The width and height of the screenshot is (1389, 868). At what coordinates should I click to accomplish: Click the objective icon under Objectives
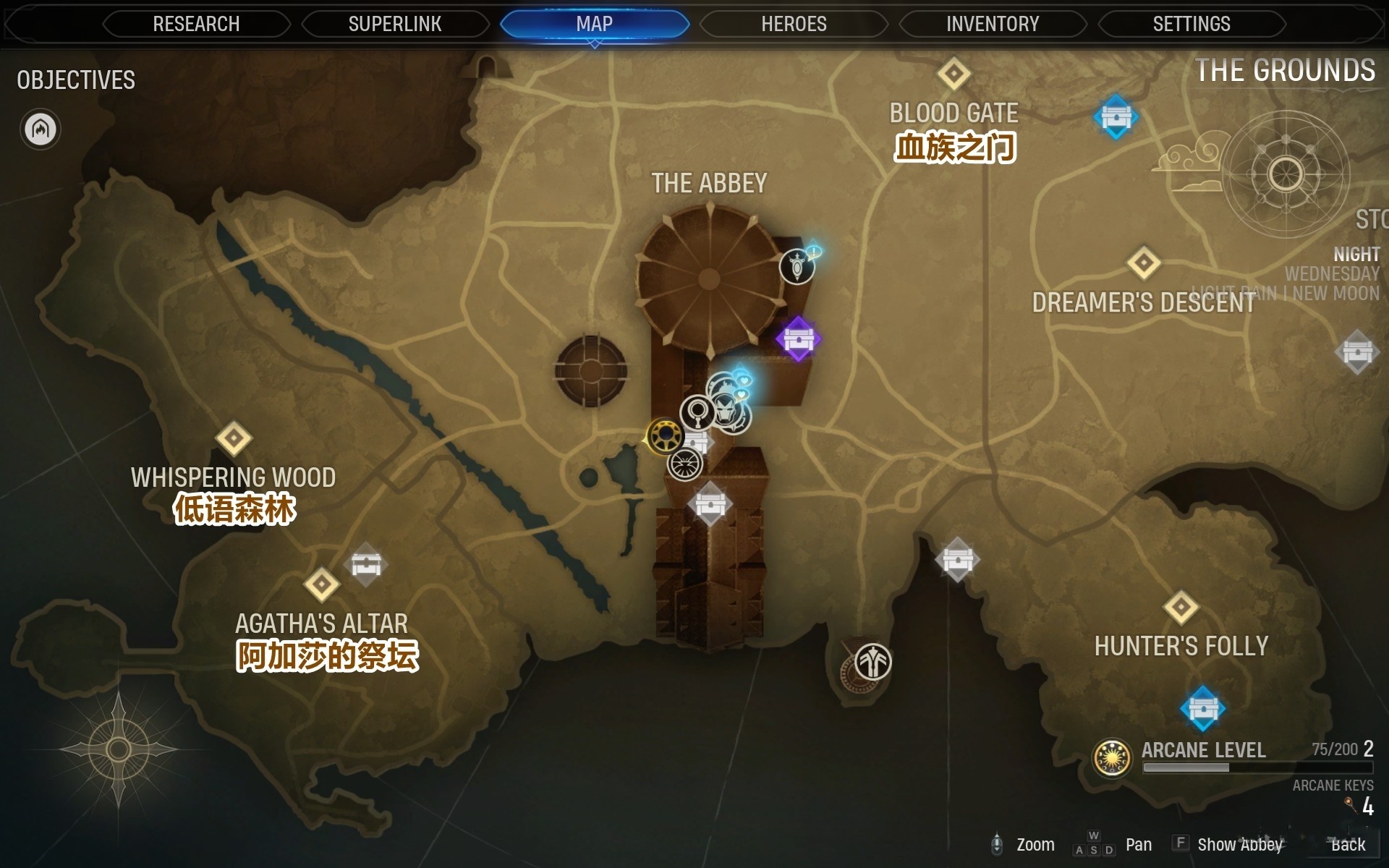point(41,129)
